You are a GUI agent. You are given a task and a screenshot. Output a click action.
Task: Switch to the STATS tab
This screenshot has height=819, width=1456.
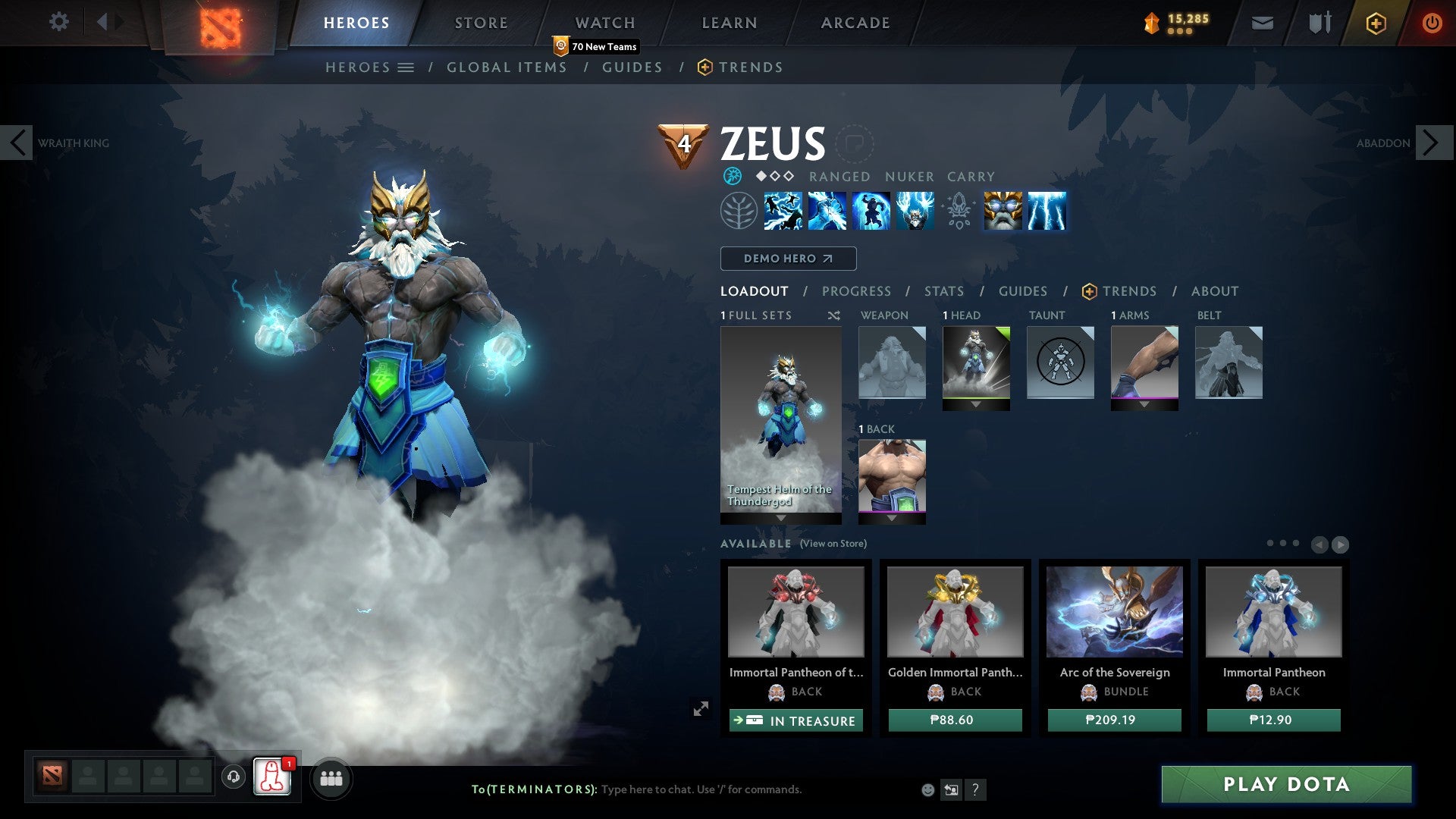(x=944, y=291)
